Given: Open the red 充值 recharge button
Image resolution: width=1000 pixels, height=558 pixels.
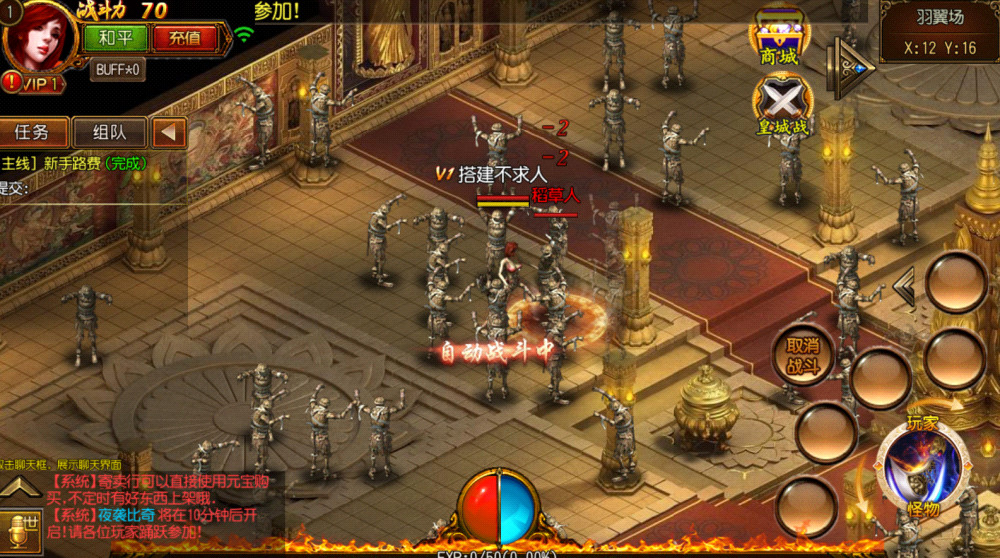Looking at the screenshot, I should (185, 39).
